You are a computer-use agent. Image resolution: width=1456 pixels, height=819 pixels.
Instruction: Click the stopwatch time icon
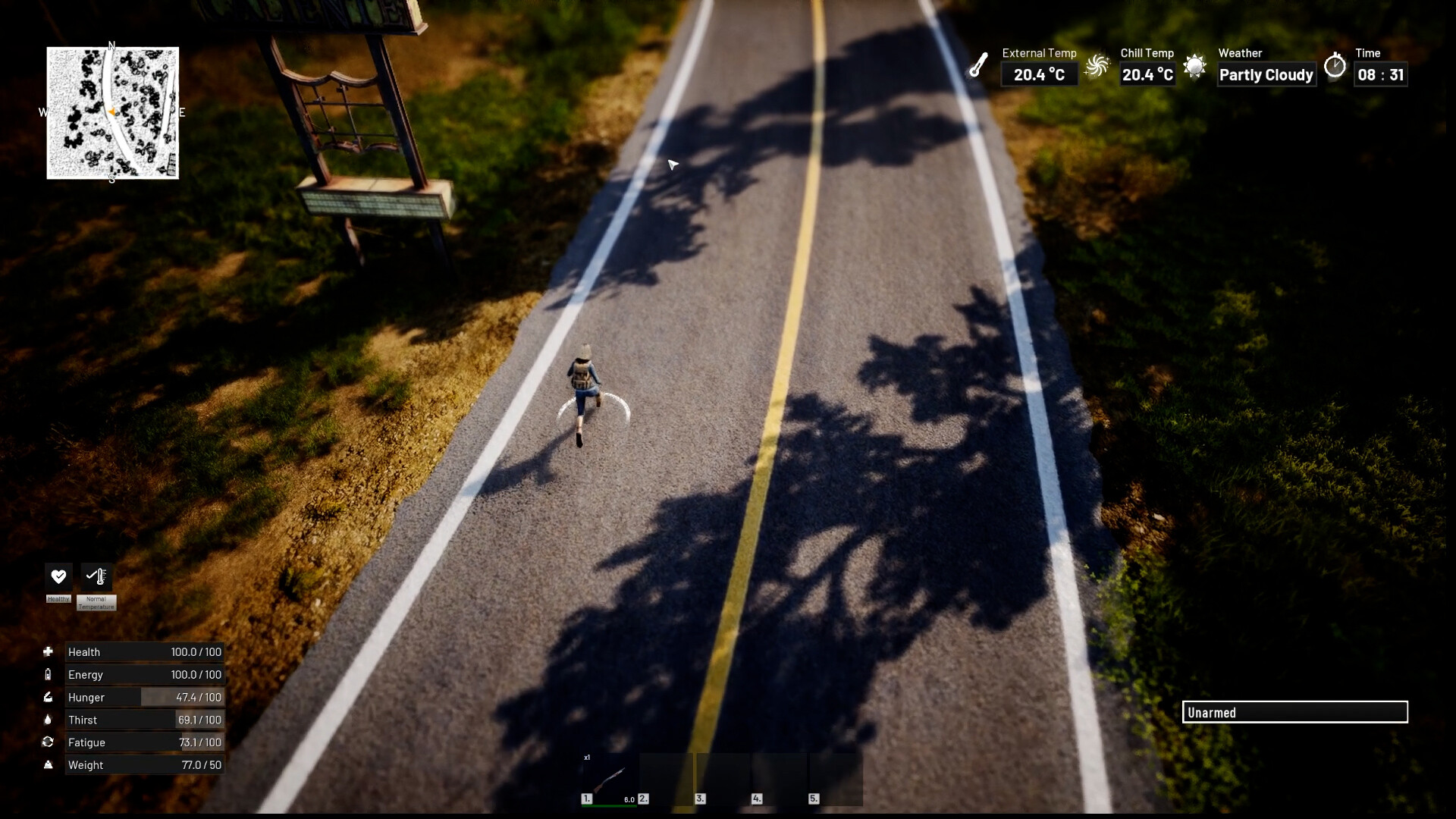[1335, 66]
